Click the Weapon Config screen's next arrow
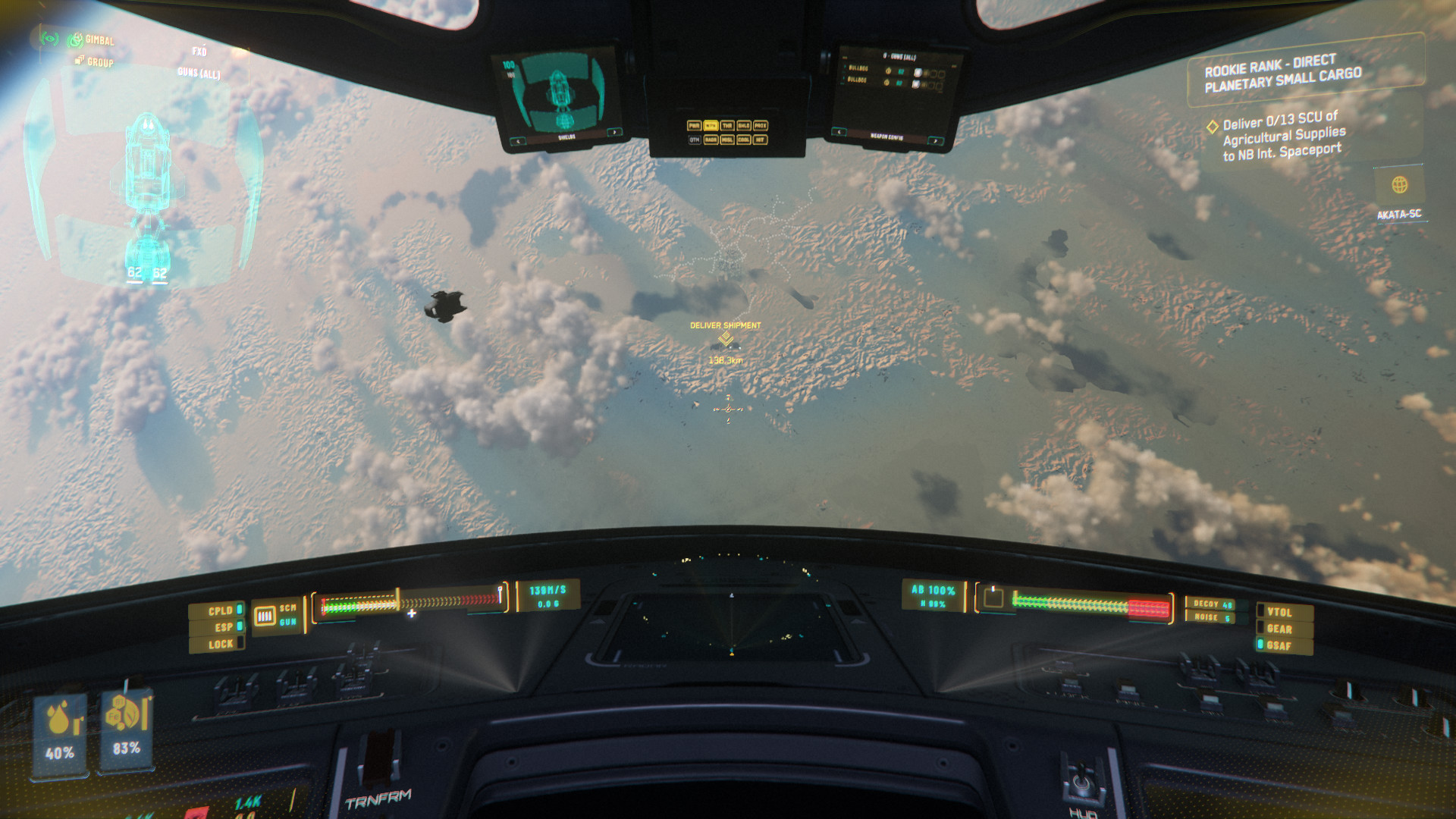Screen dimensions: 1456x819 tap(936, 141)
